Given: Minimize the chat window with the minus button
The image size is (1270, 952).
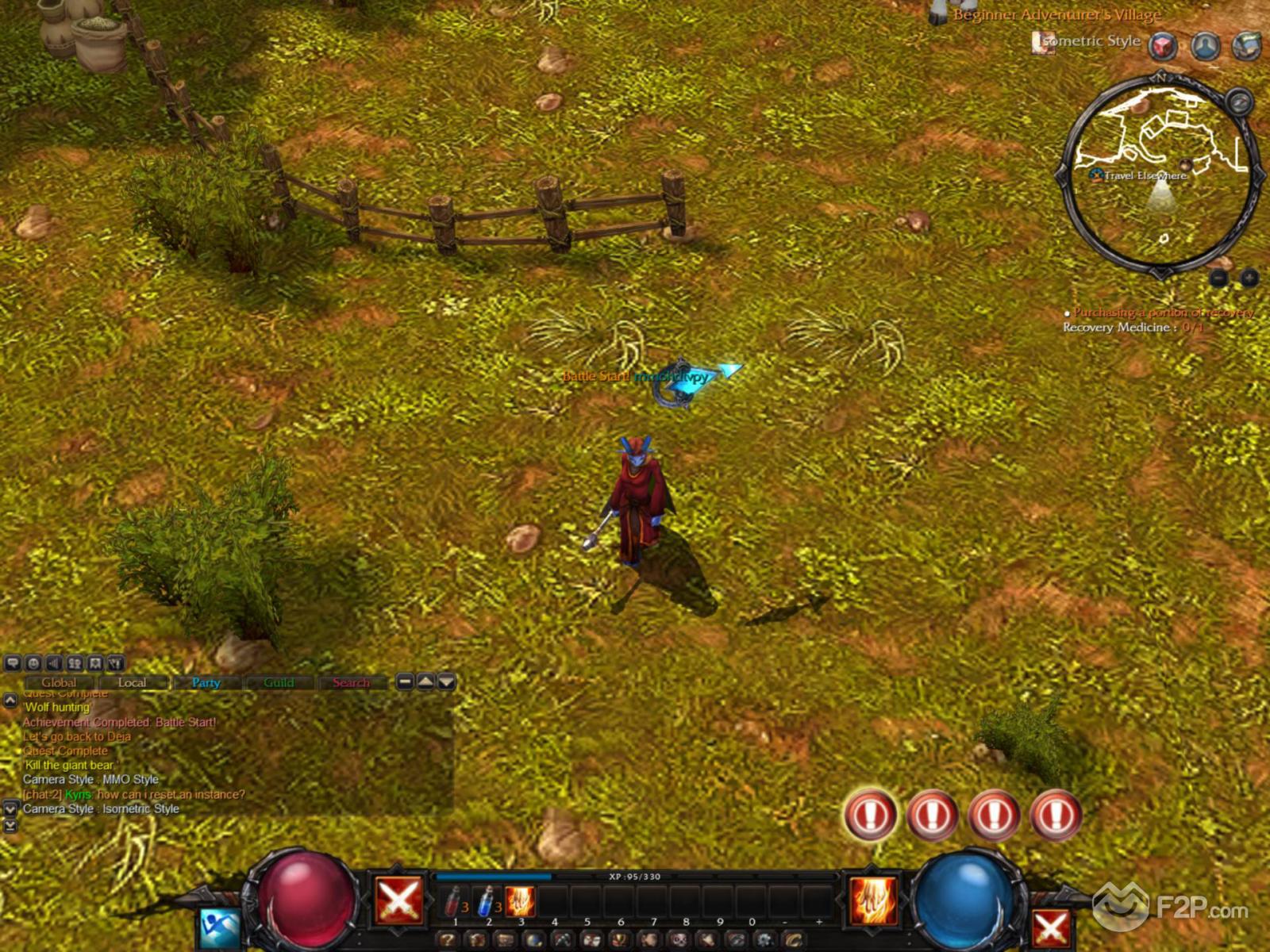Looking at the screenshot, I should (x=405, y=681).
